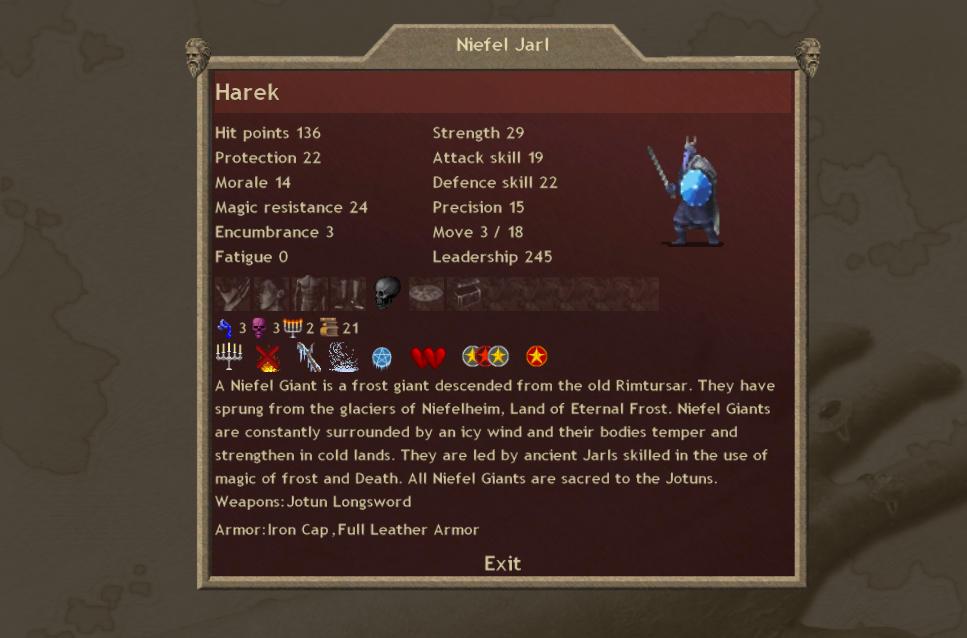
Task: Click the icicle cold resistance icon
Action: (x=308, y=357)
